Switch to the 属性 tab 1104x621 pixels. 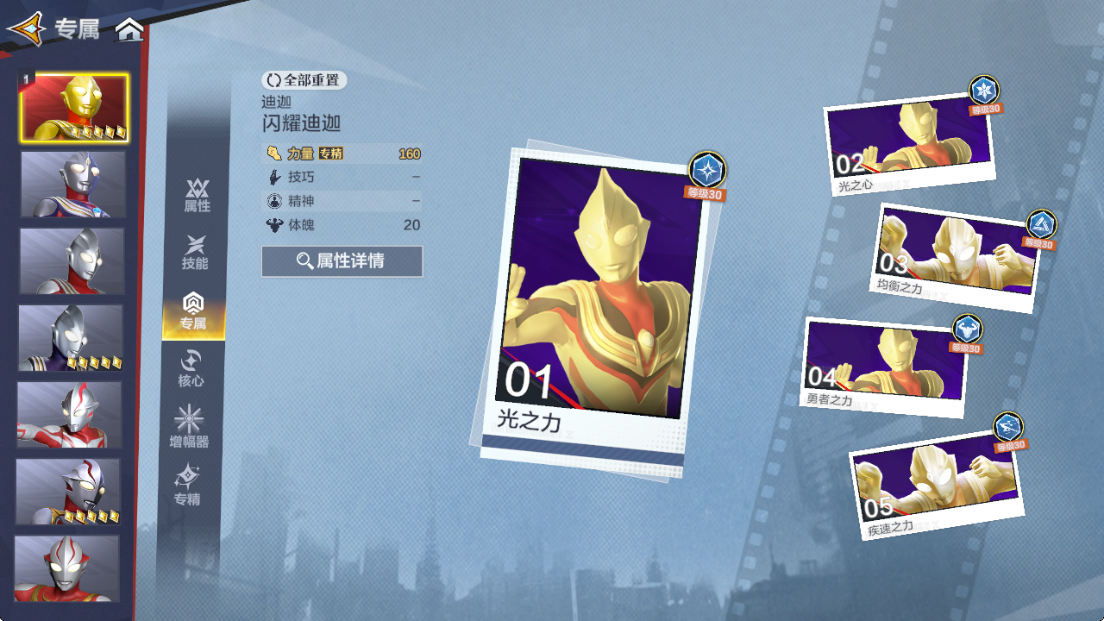coord(197,195)
